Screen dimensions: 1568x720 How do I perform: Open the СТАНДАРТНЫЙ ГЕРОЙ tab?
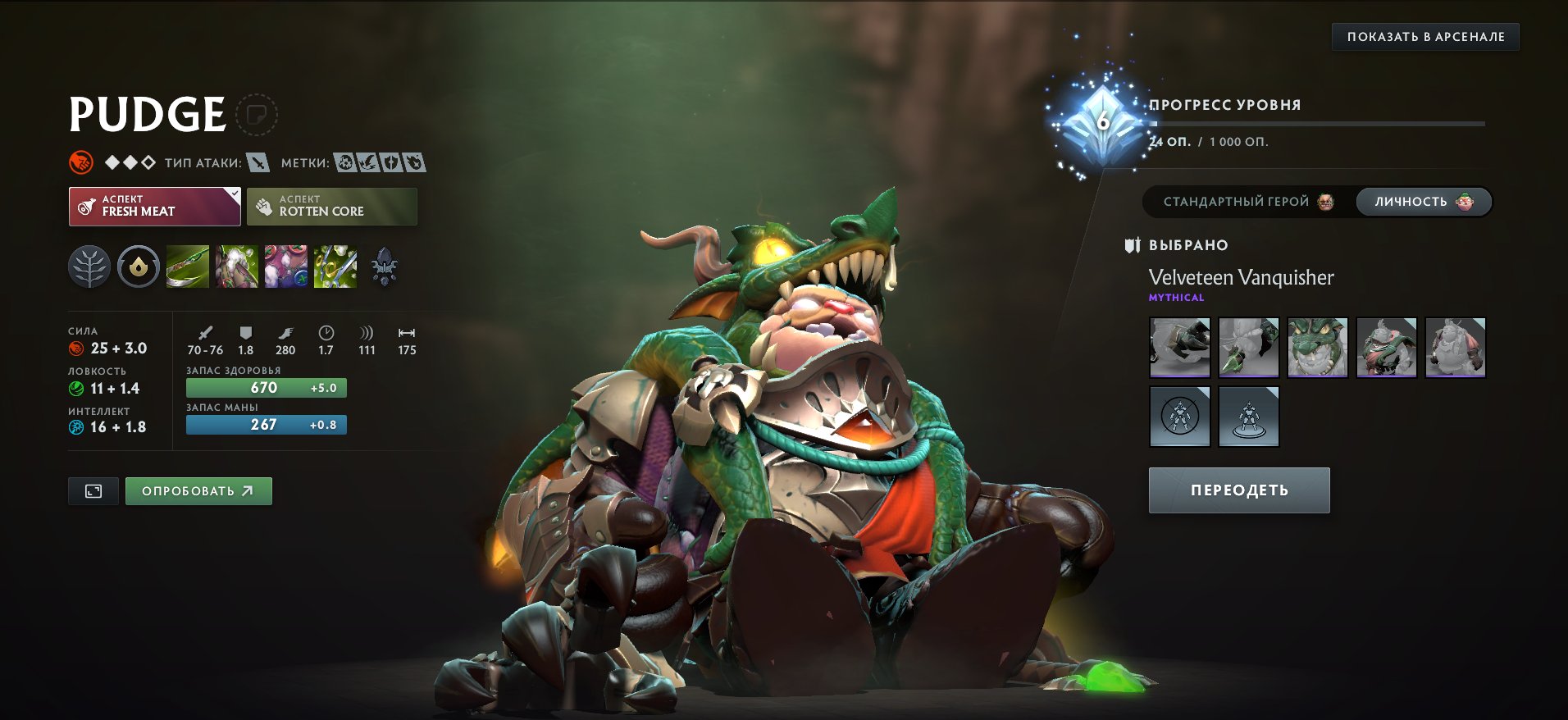coord(1247,202)
